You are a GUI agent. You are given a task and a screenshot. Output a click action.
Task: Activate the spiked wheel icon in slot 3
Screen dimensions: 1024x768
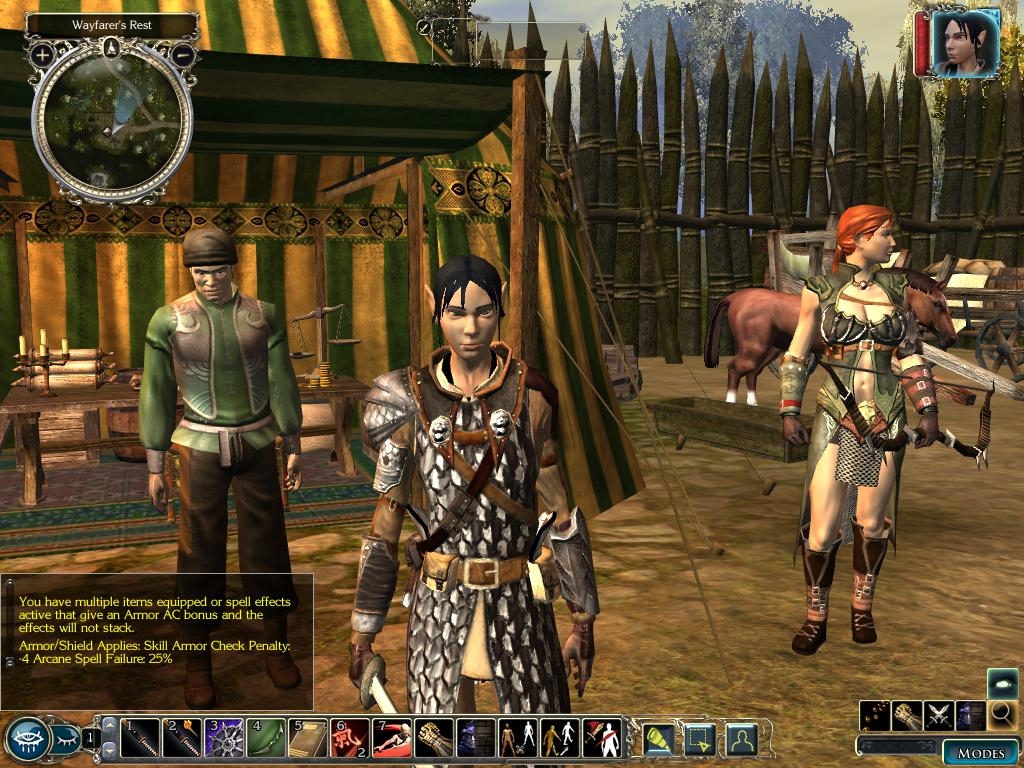[224, 739]
